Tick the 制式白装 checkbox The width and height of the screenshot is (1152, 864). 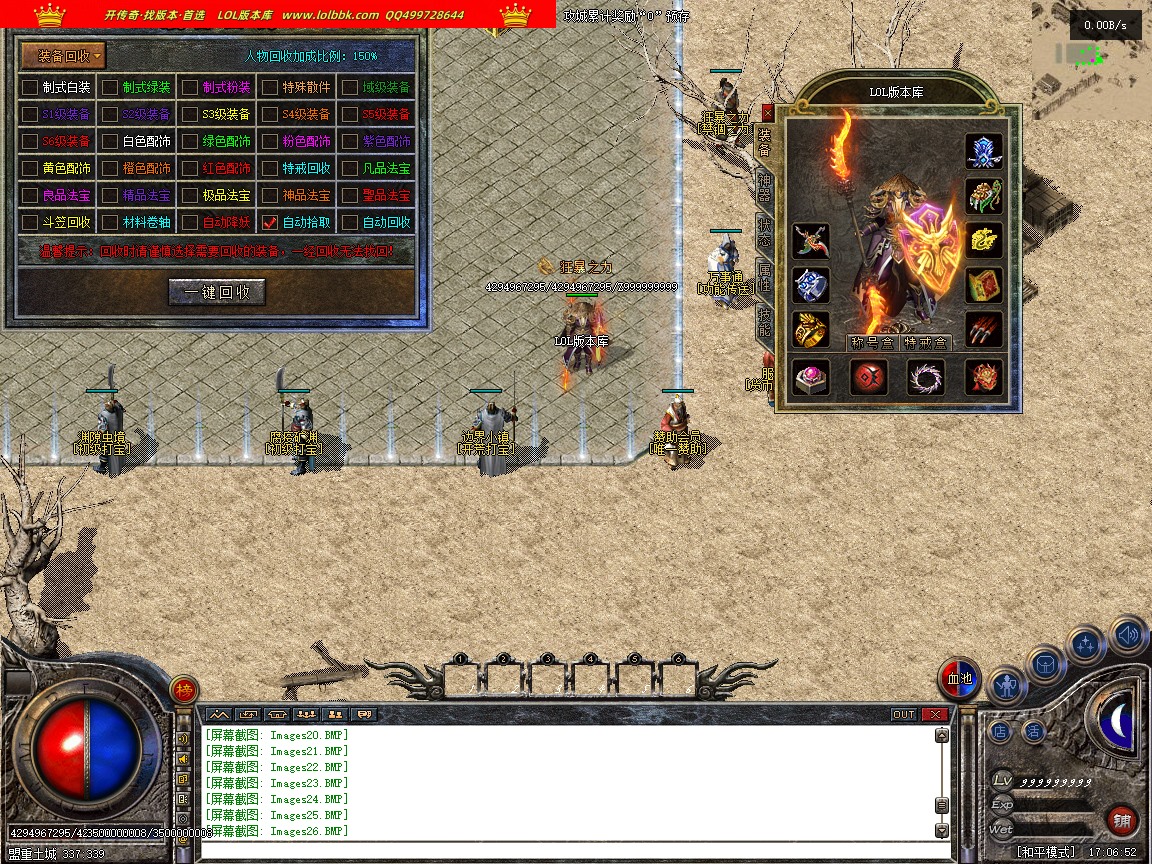30,87
